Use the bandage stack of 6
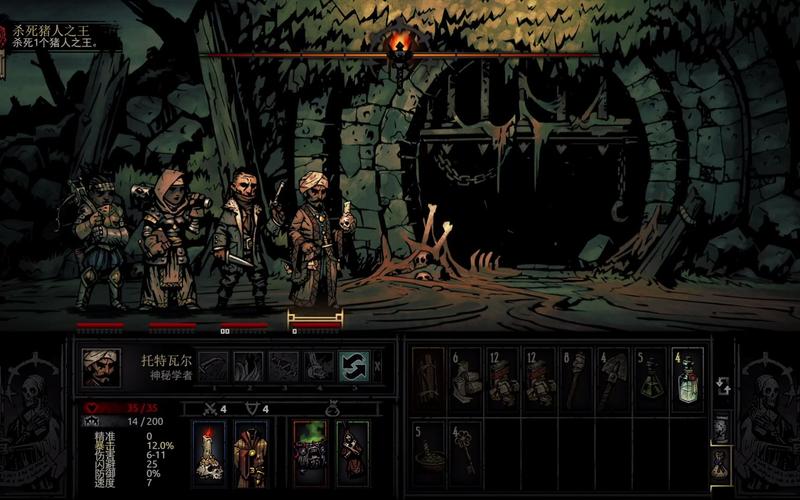 click(466, 378)
